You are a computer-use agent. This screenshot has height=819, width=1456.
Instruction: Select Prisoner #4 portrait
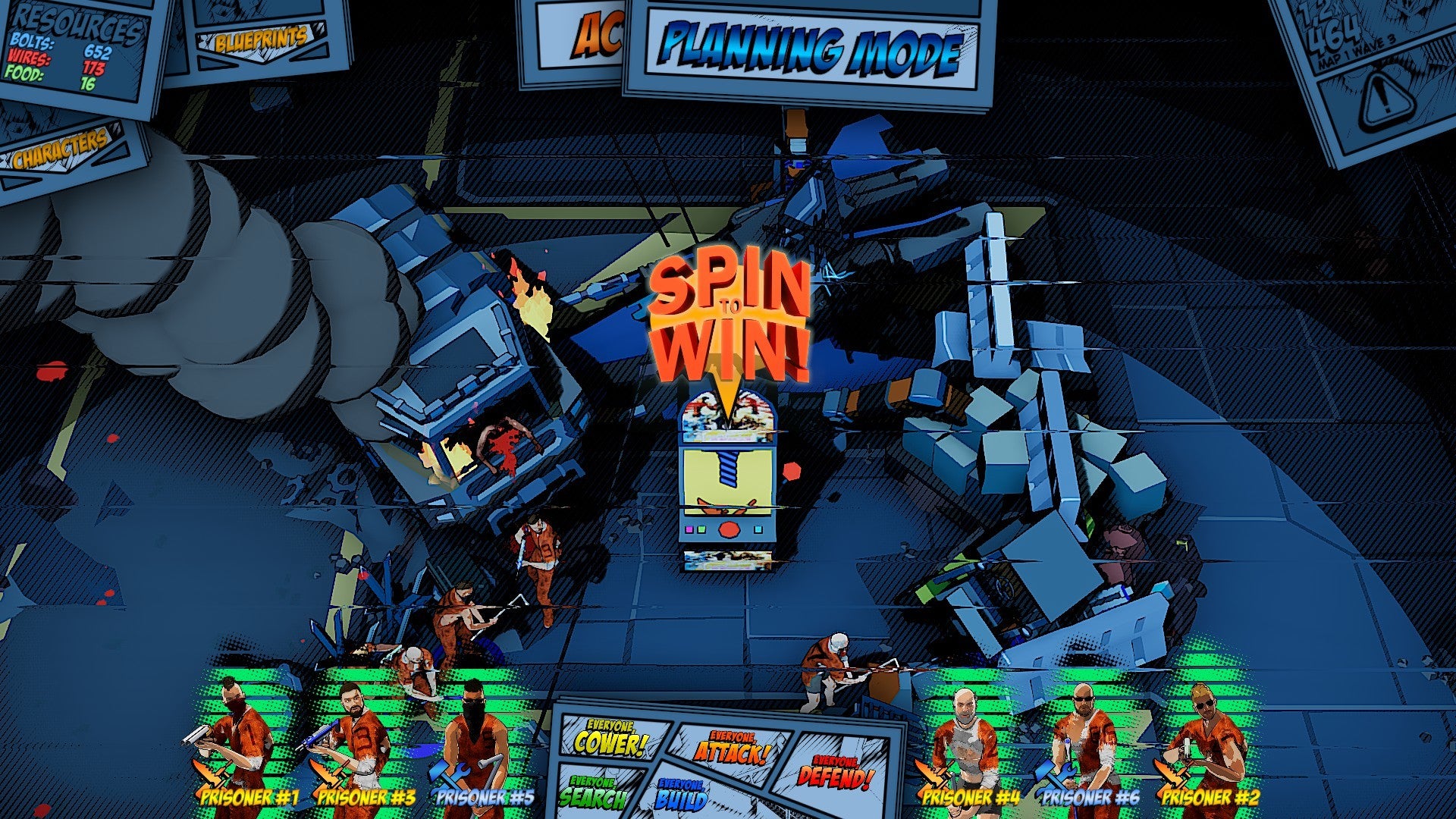968,747
